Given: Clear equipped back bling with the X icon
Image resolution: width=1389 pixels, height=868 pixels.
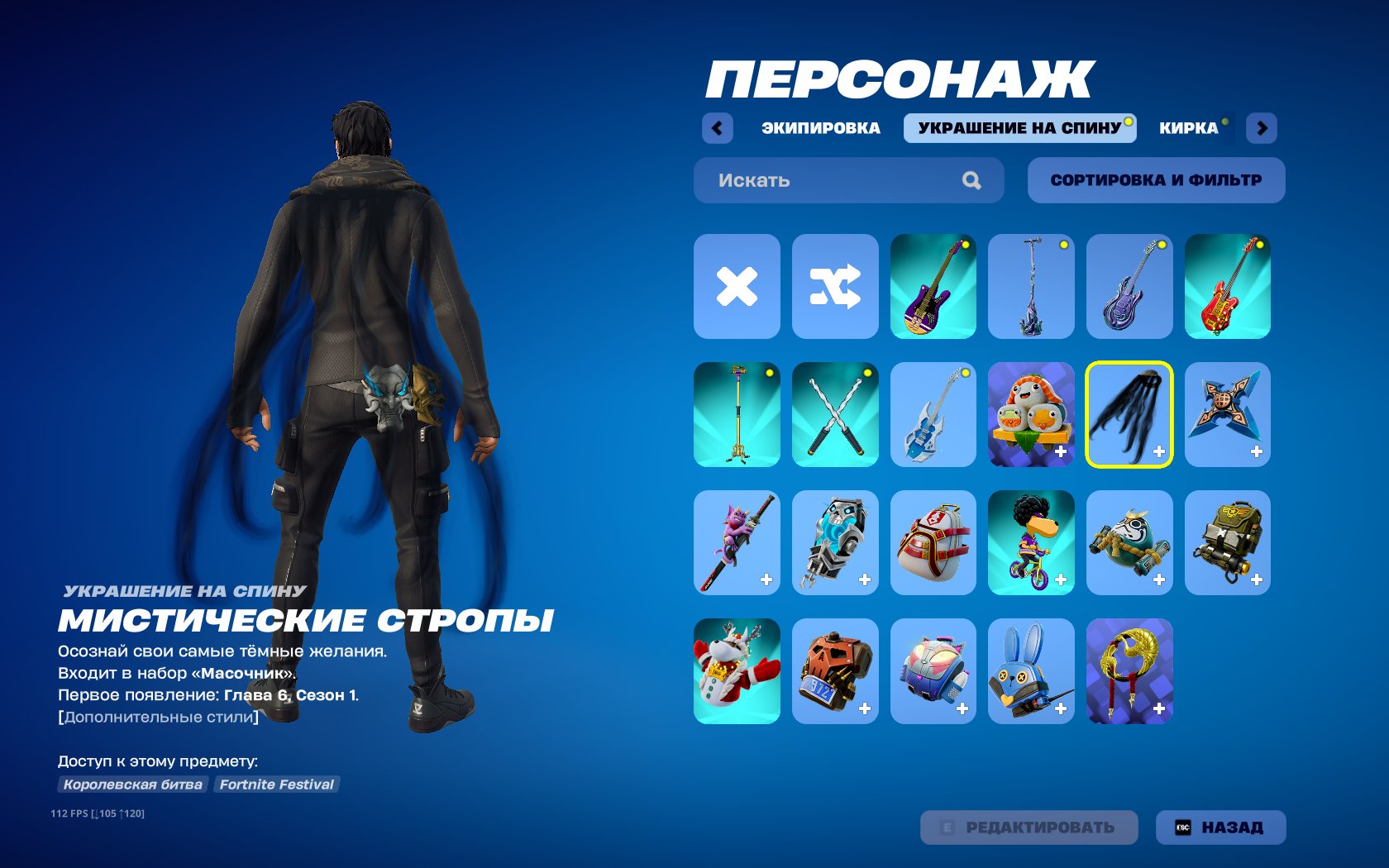Looking at the screenshot, I should pos(736,285).
